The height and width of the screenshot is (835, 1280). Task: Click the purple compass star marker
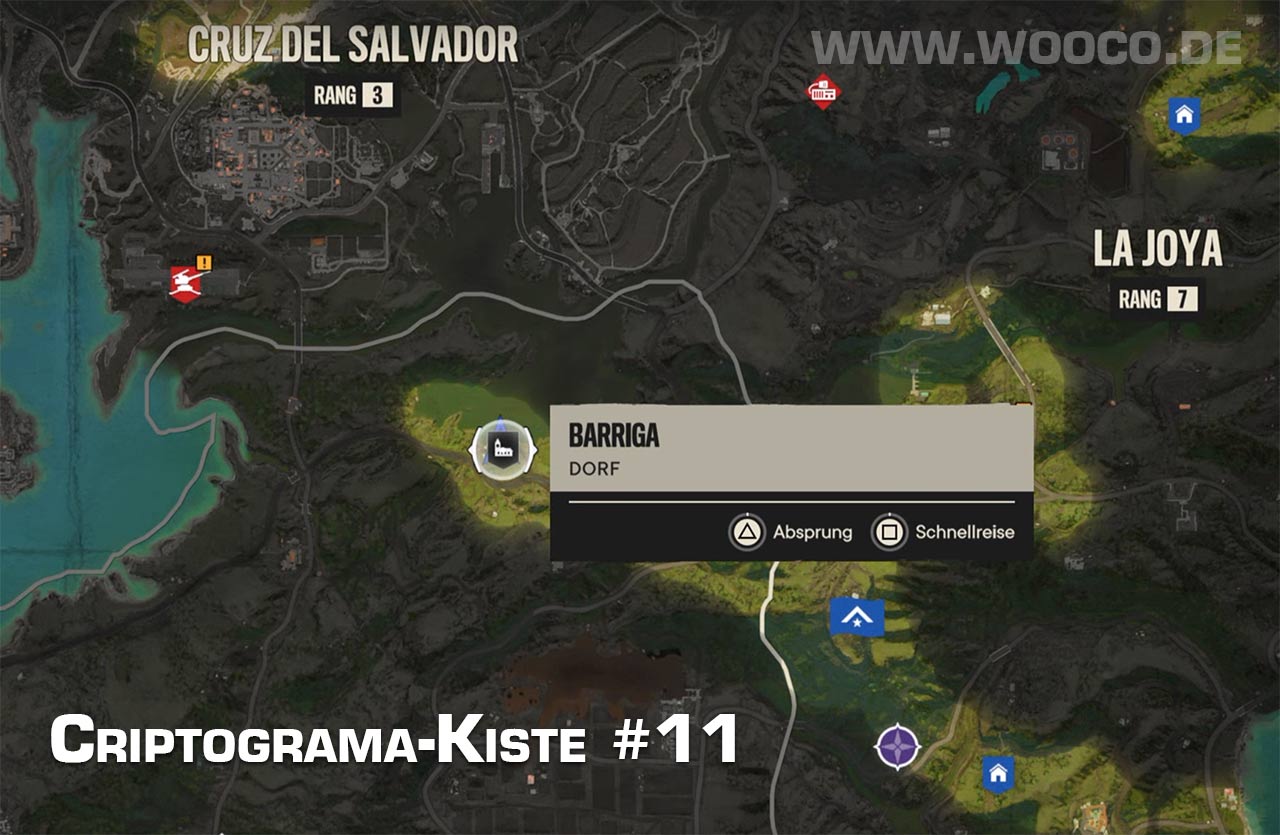898,746
